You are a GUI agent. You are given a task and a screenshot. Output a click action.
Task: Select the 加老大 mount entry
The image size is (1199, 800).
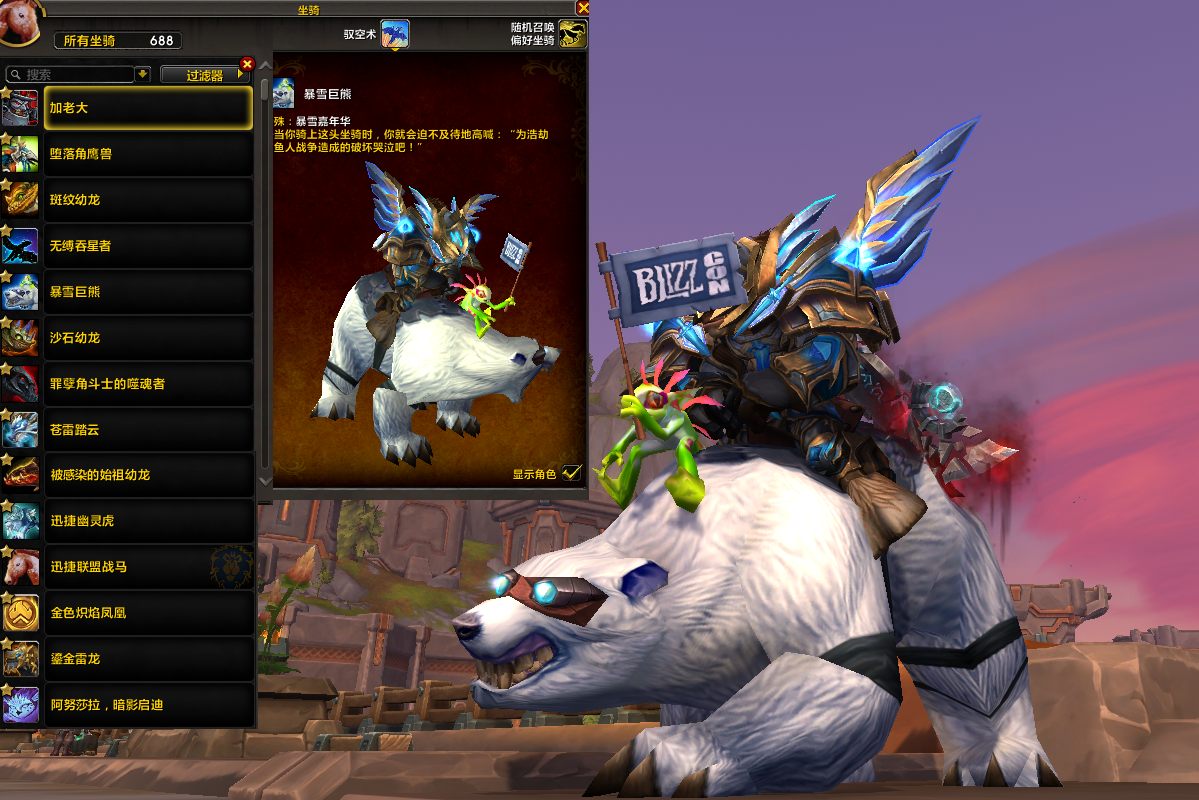click(148, 108)
